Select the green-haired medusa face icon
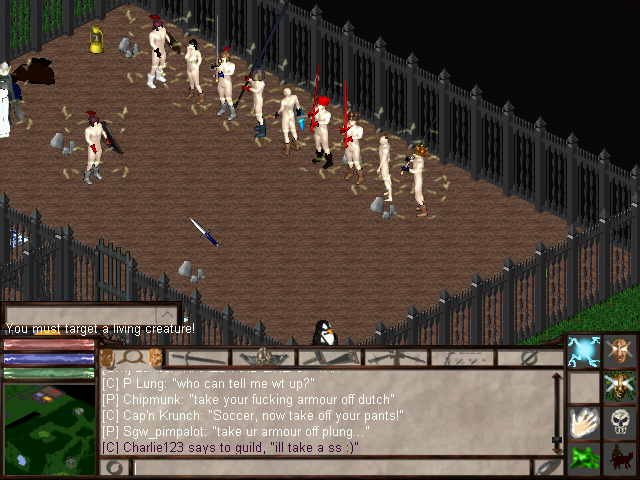Viewport: 640px width, 480px height. pos(620,386)
